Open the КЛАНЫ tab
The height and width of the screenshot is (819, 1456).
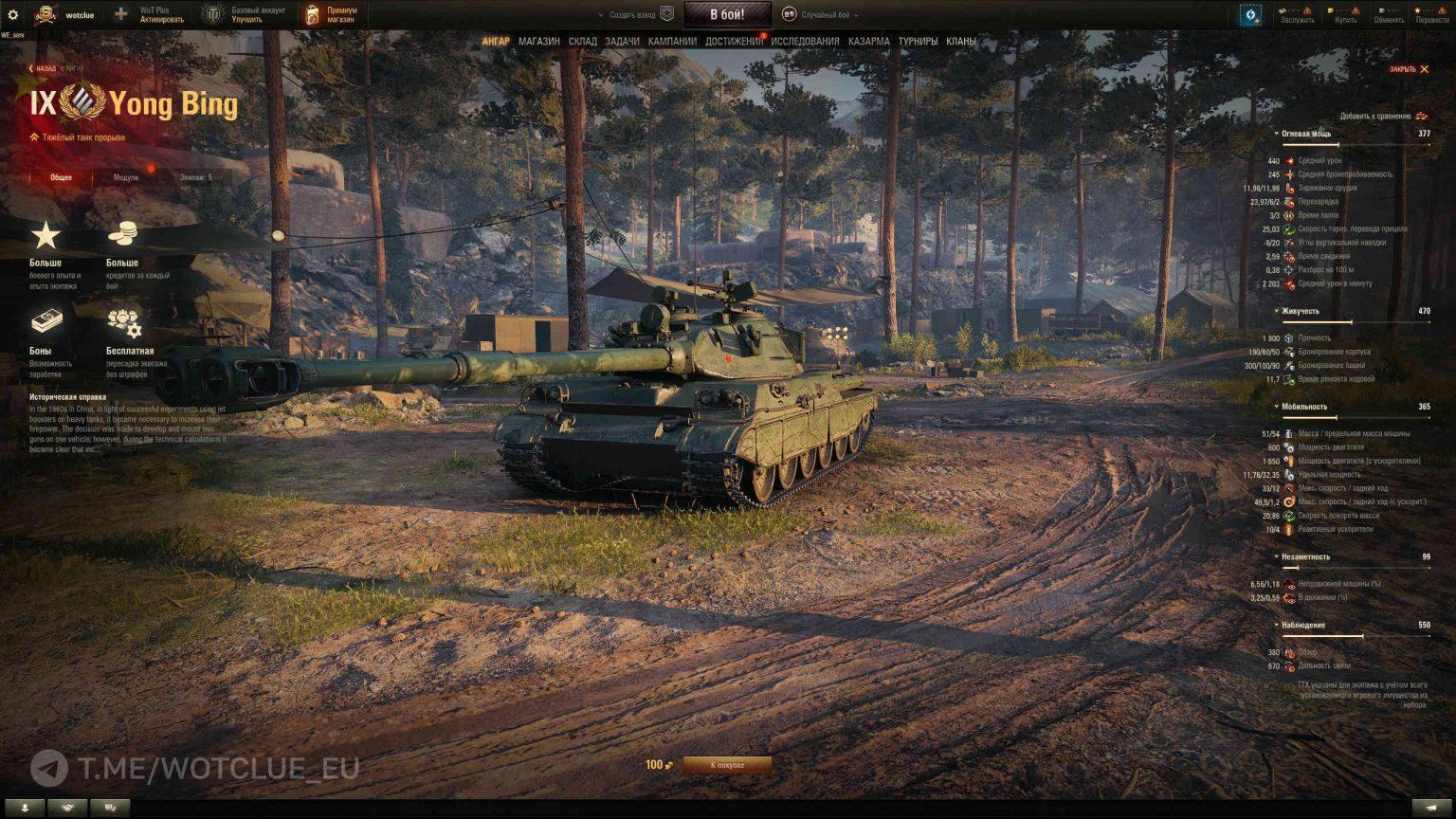pyautogui.click(x=961, y=42)
